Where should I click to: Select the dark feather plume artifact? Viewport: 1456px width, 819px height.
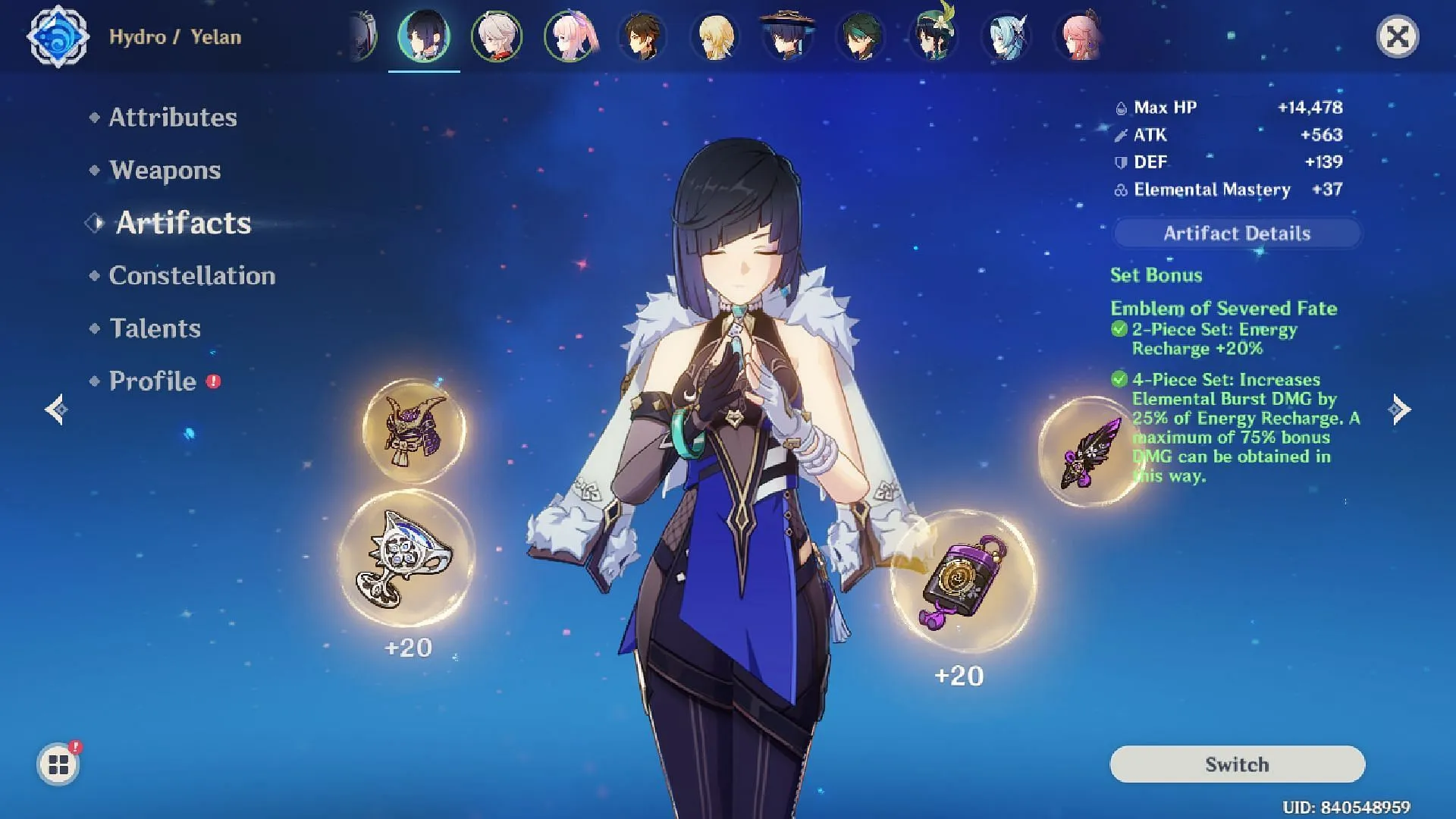pos(1090,451)
